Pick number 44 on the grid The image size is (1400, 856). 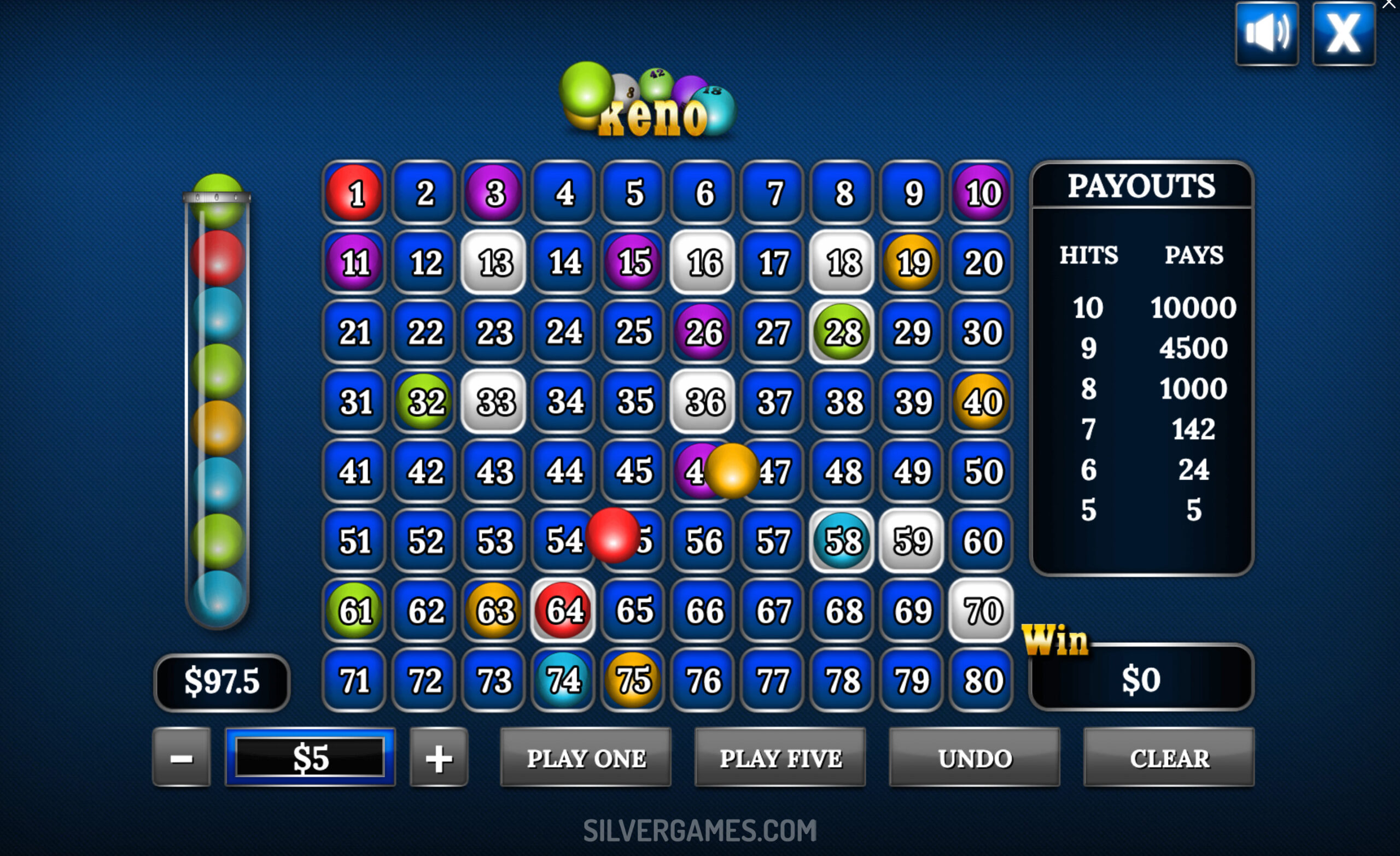point(564,471)
